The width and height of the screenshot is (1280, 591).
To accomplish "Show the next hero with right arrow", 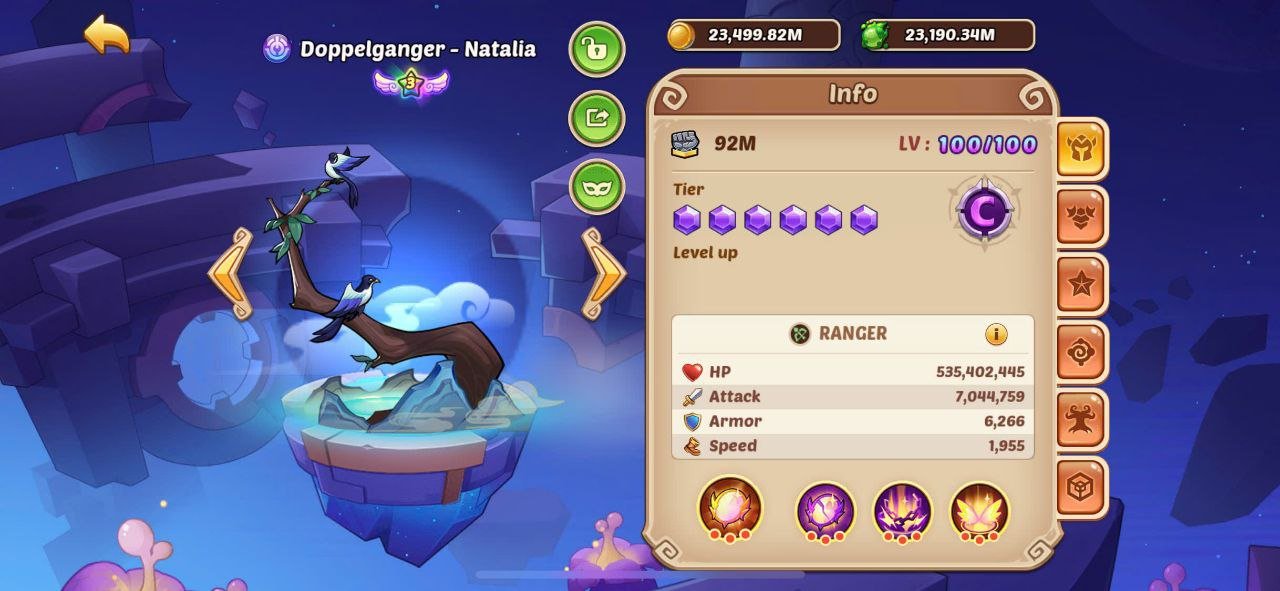I will click(603, 273).
